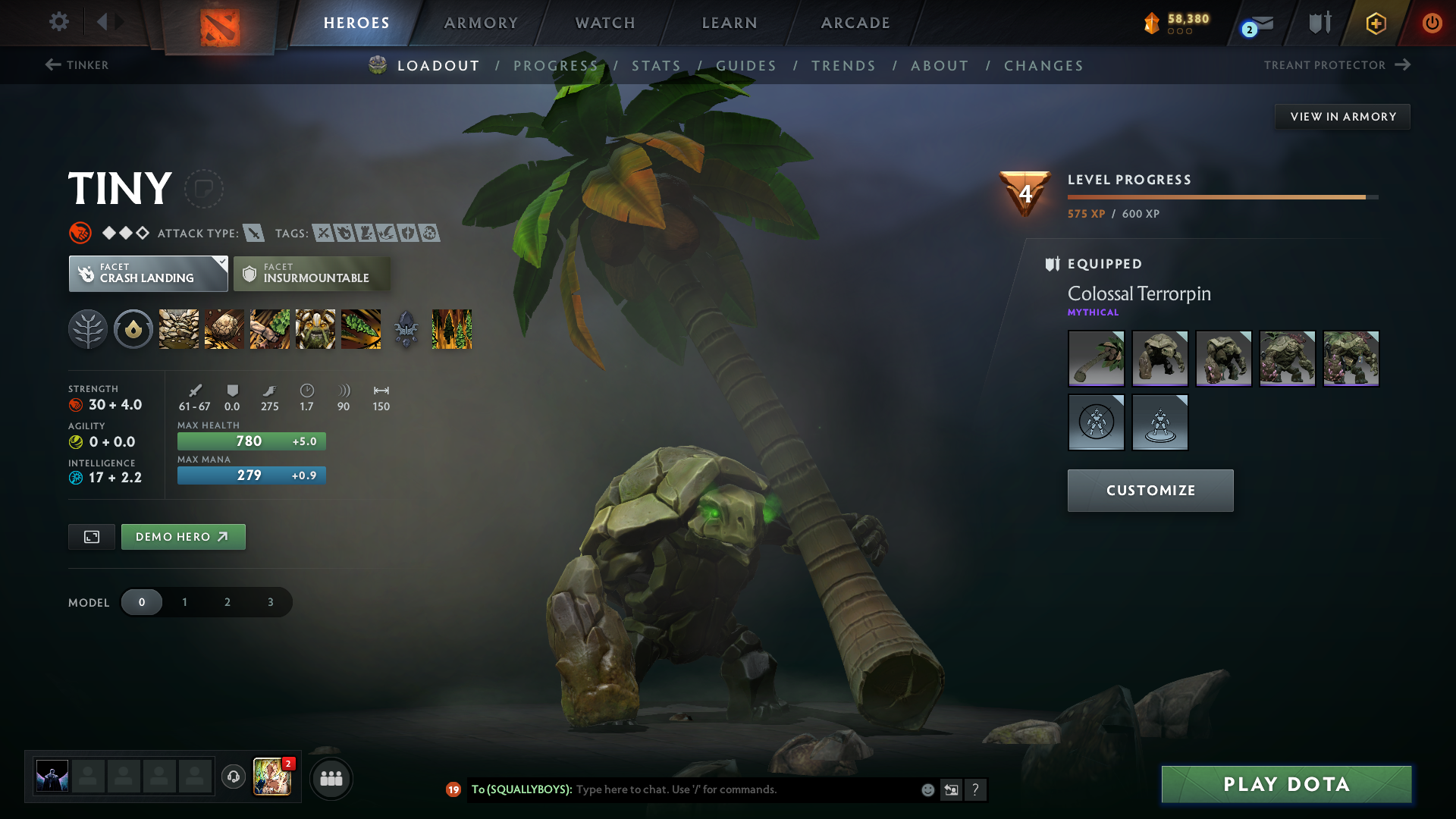View the Grow ultimate ability icon
The height and width of the screenshot is (819, 1456).
pos(315,329)
